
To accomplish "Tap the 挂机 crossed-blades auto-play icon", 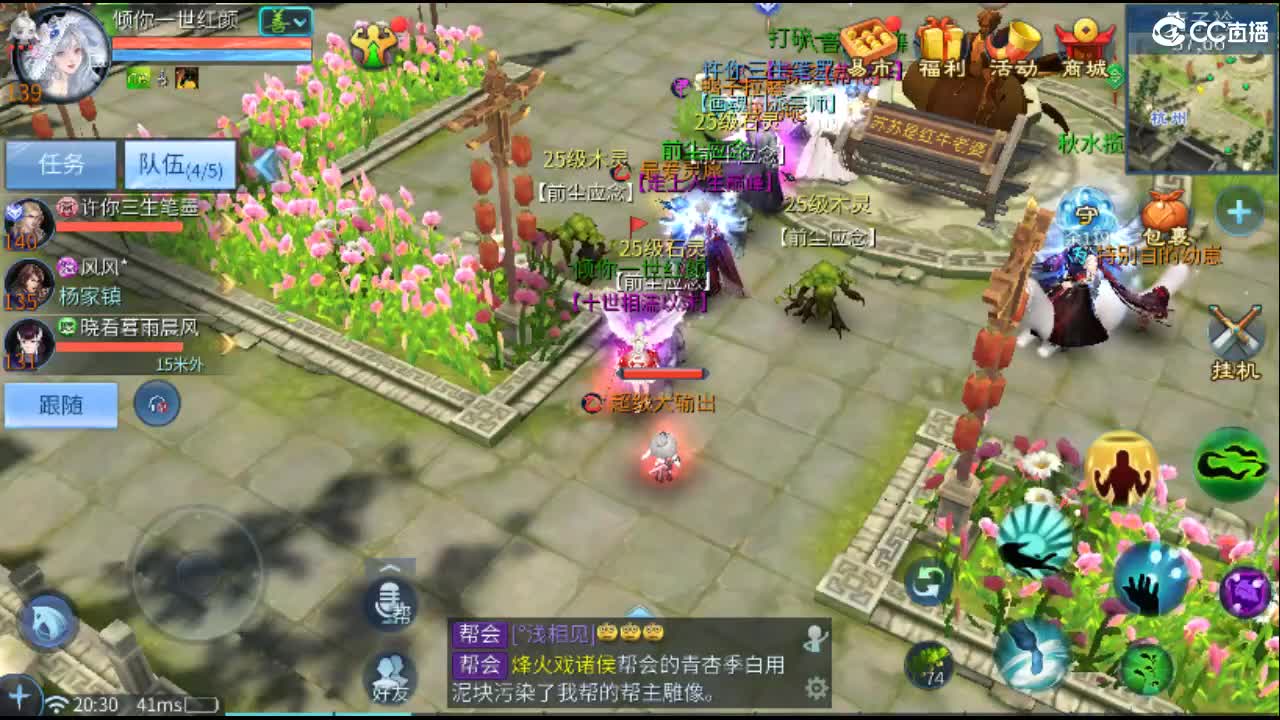I will (1237, 328).
